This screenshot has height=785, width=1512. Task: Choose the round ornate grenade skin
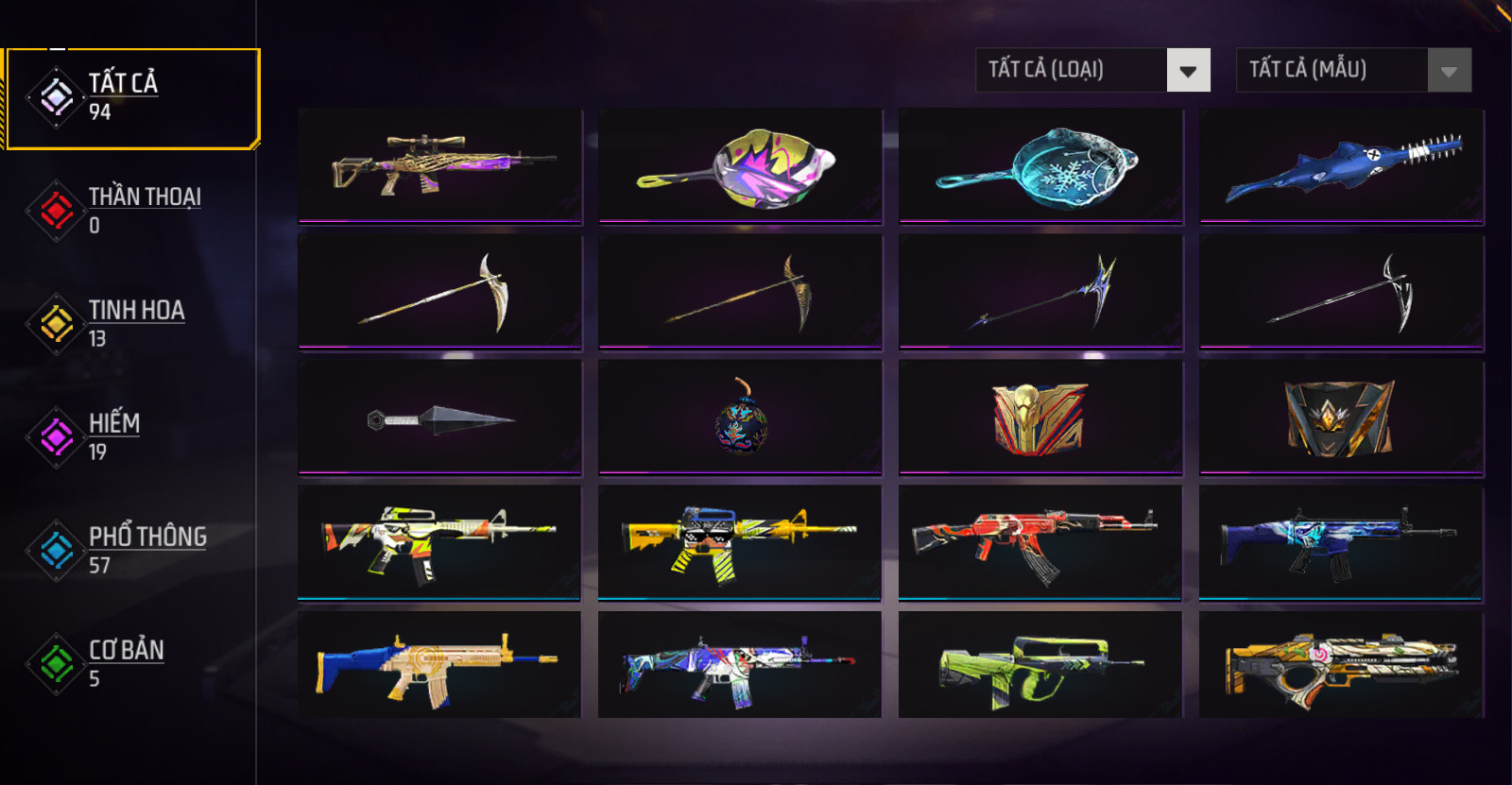click(x=740, y=417)
